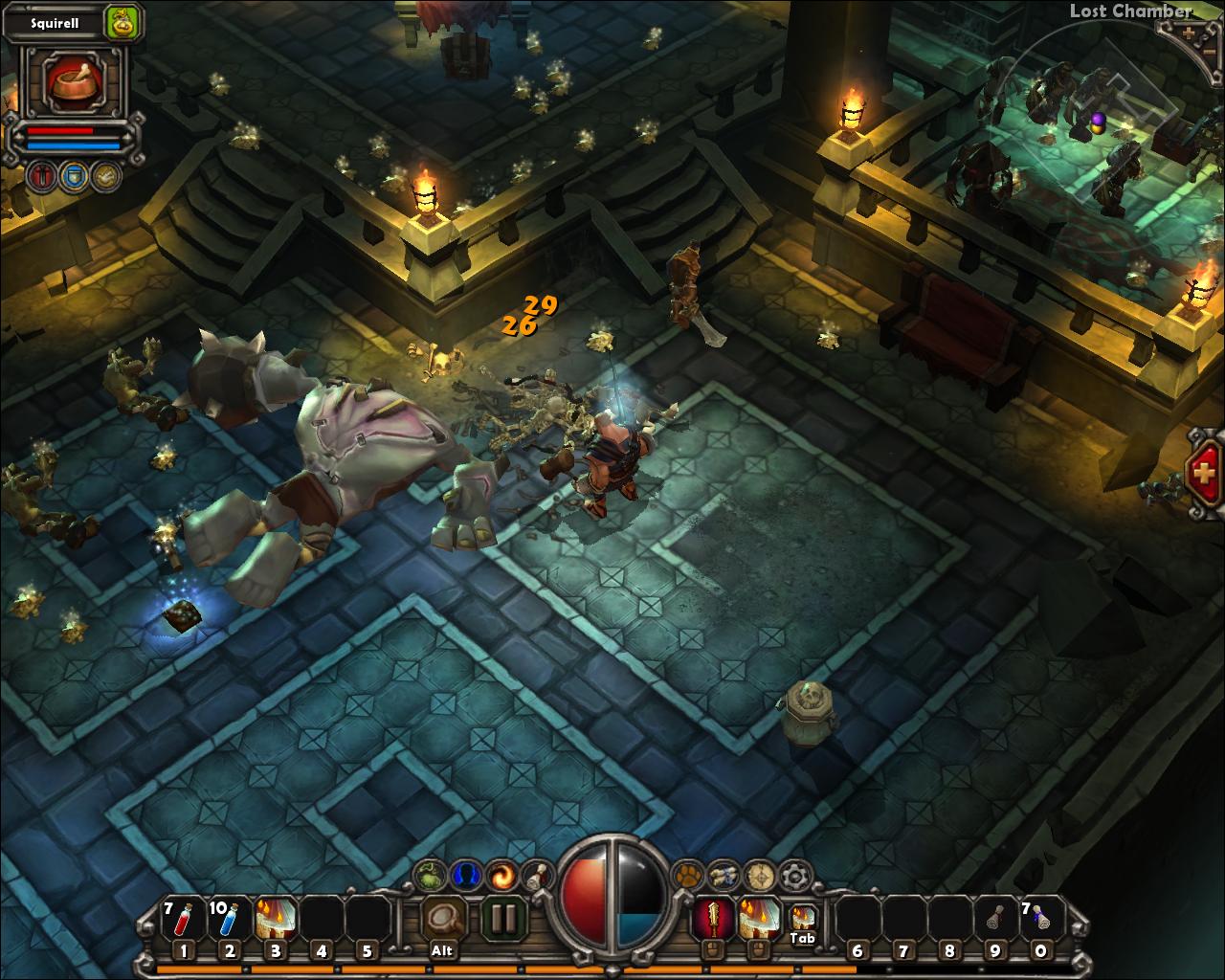
Task: Activate the flaming skill in hotbar slot 3
Action: click(x=275, y=920)
